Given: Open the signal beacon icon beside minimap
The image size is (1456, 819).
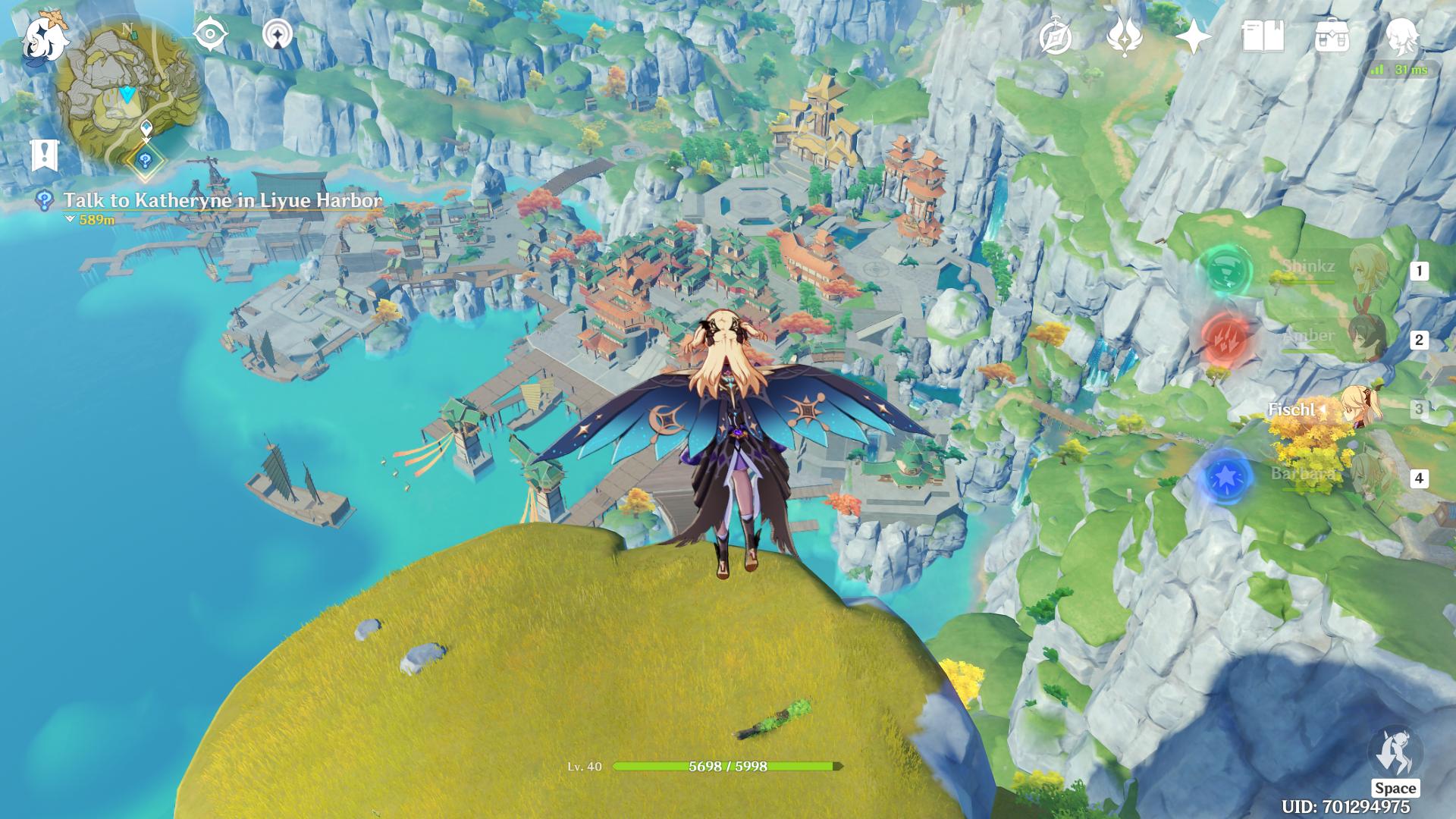Looking at the screenshot, I should pos(279,35).
